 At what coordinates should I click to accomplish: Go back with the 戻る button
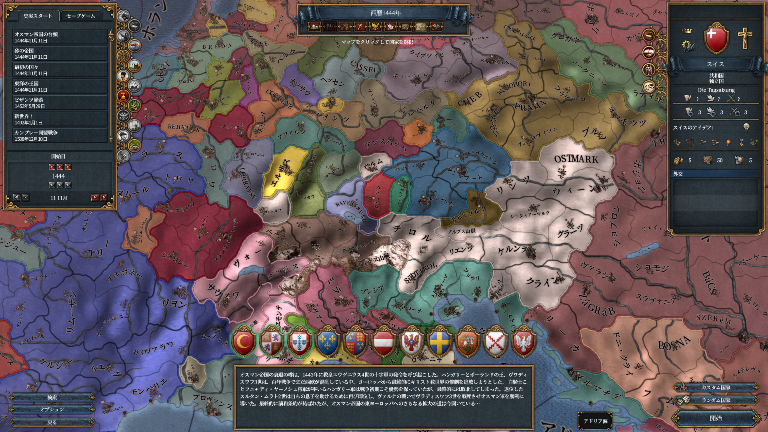(52, 422)
